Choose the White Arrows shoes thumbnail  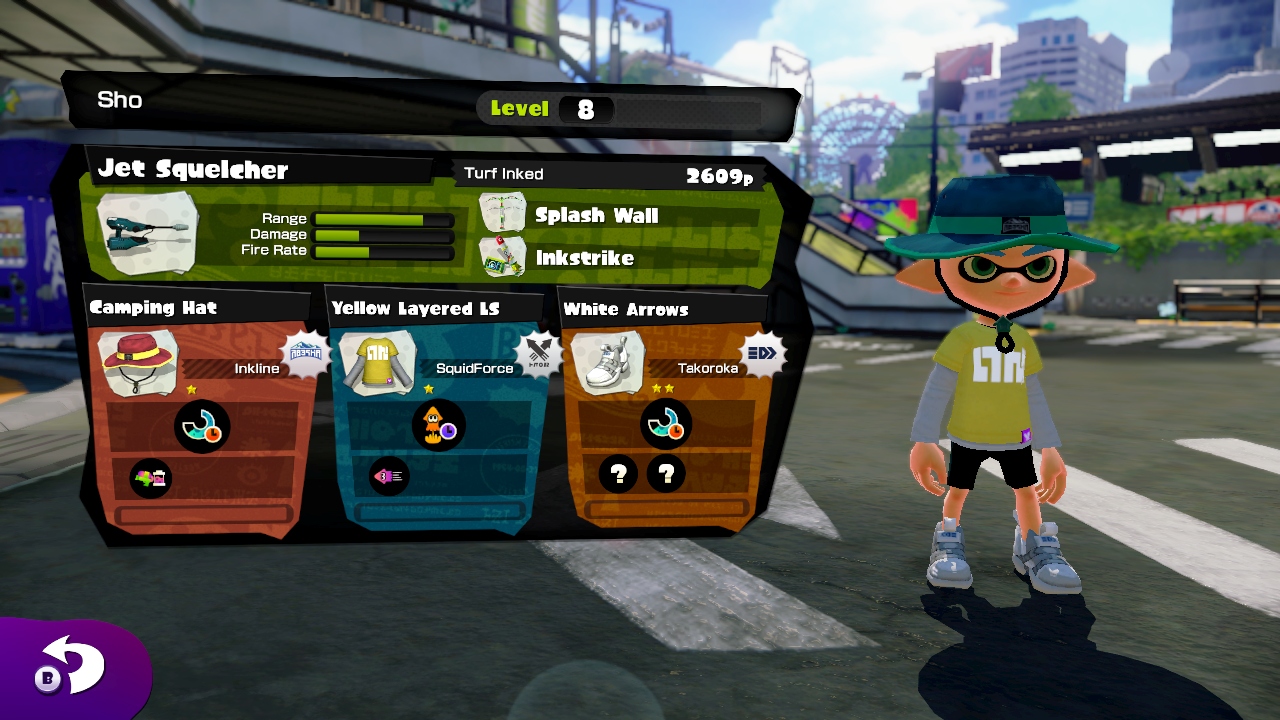[x=607, y=362]
